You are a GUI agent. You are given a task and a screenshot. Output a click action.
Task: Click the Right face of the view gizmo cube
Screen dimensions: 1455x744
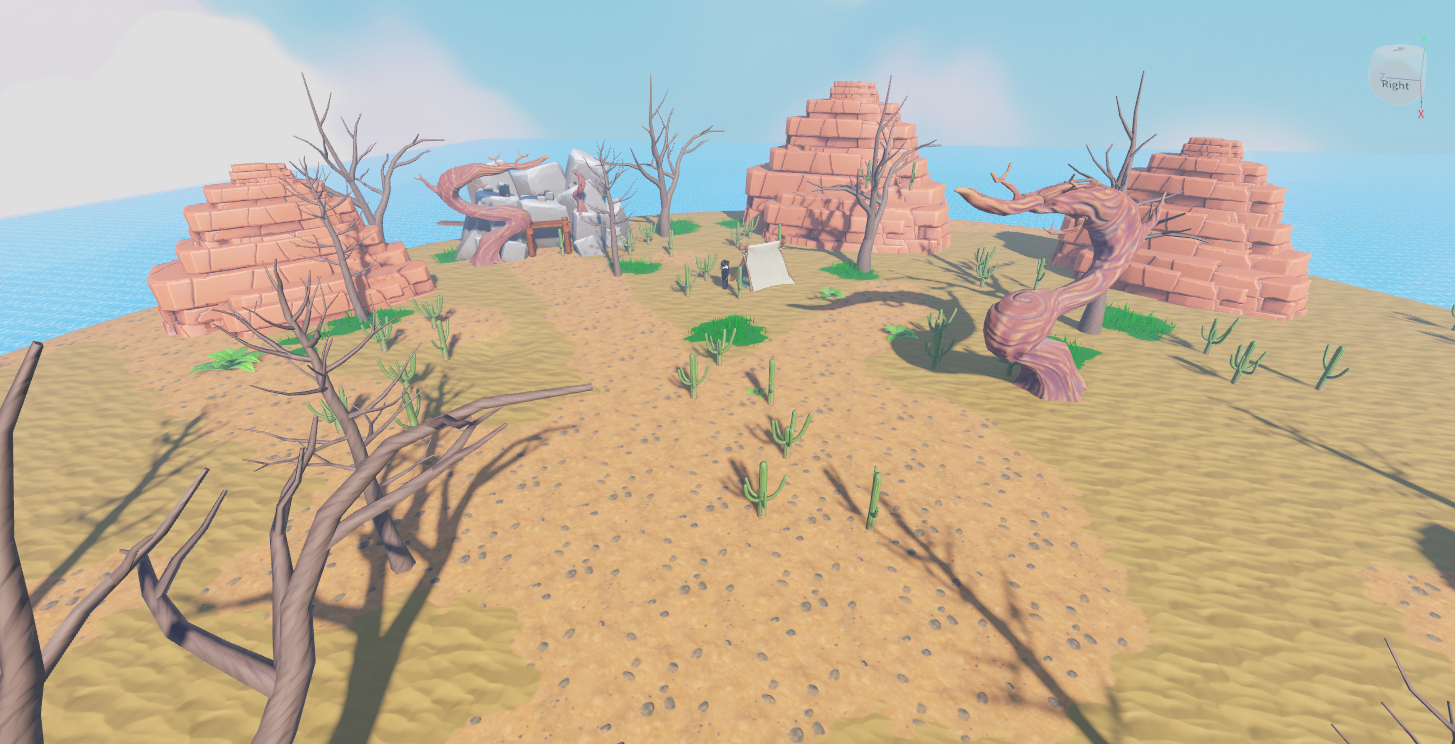click(1395, 85)
